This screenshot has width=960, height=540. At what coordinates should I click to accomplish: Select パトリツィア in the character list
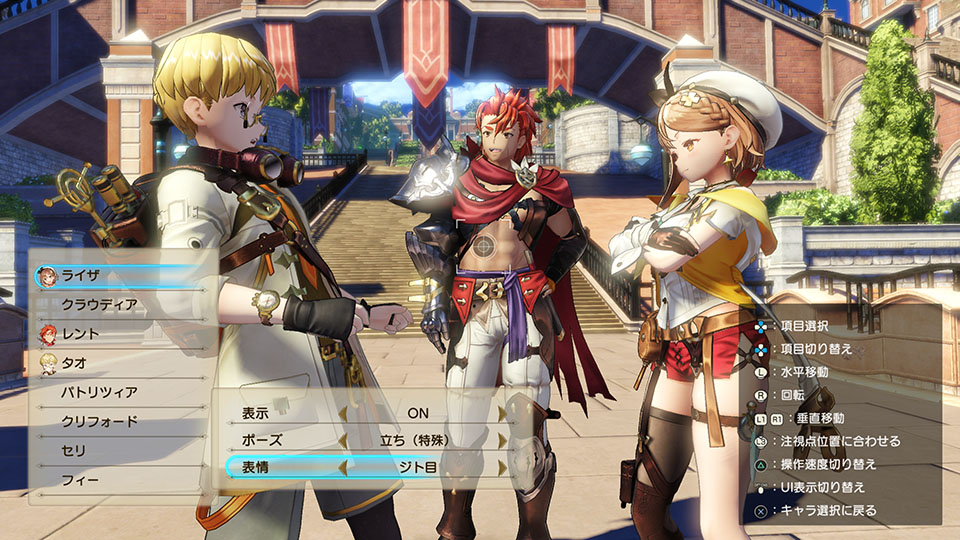(x=99, y=392)
